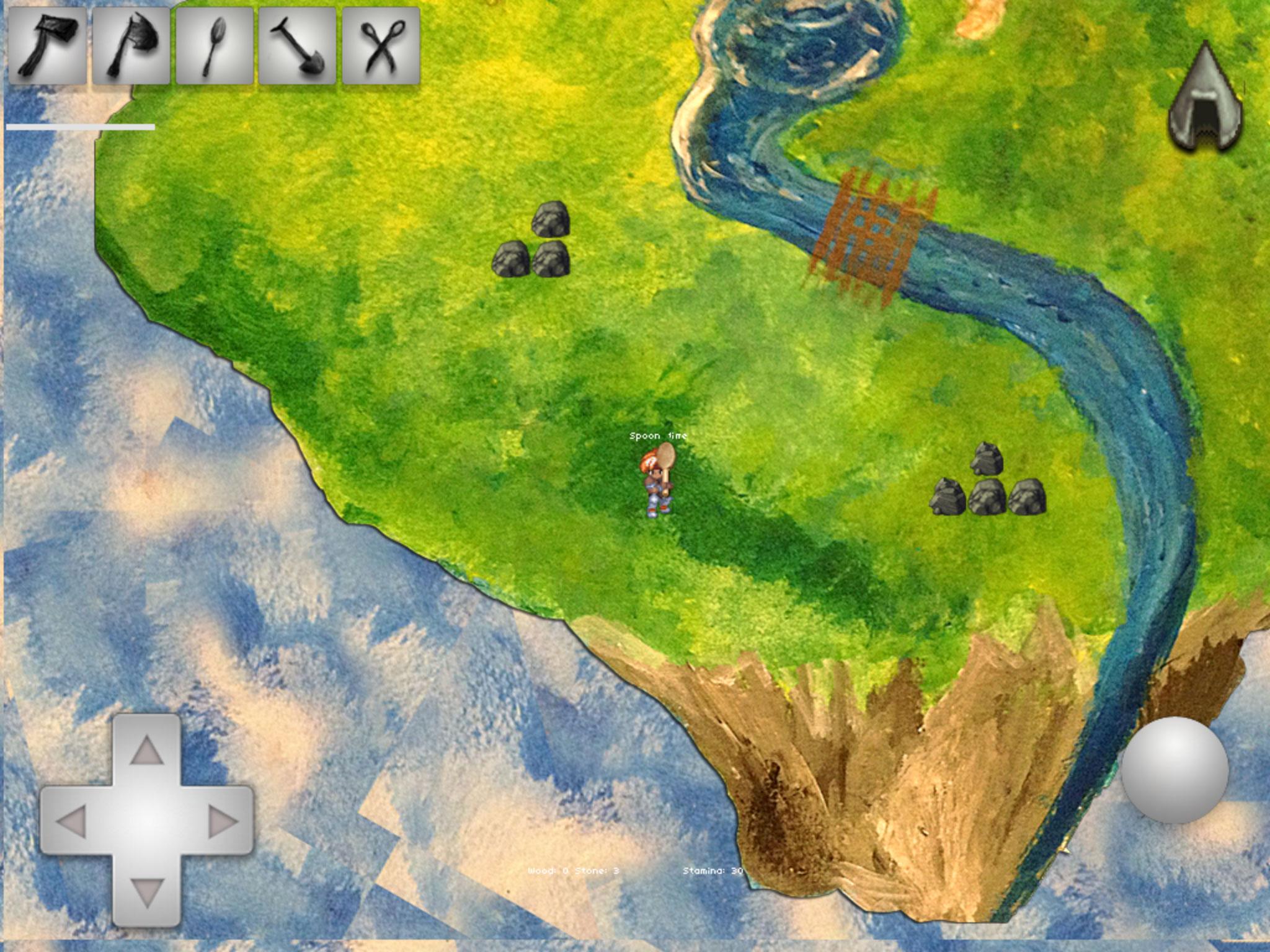This screenshot has height=952, width=1270.
Task: Open the stone hut icon
Action: point(1205,98)
